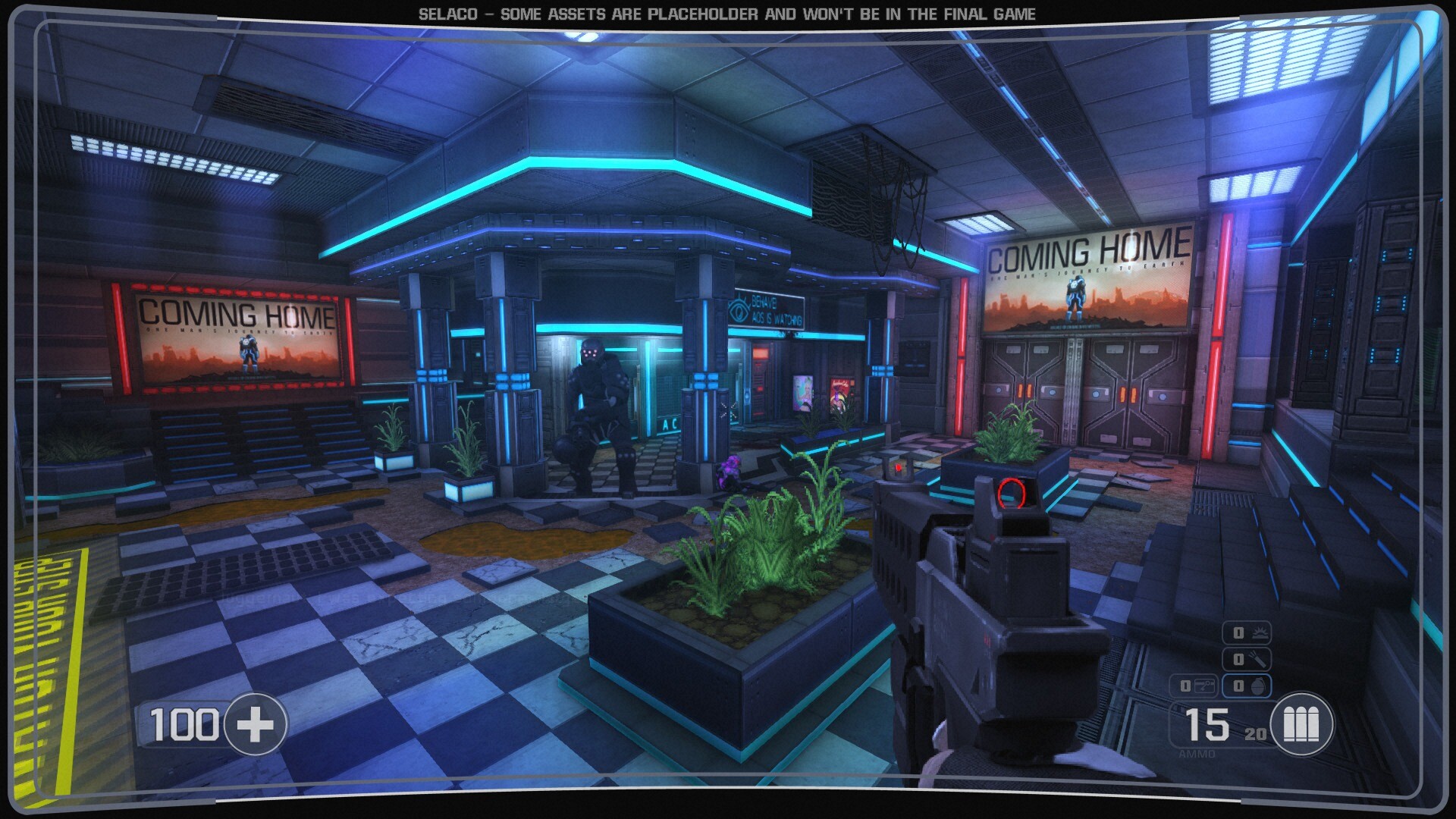1456x819 pixels.
Task: Select the landmine throwable slot
Action: coord(1247,632)
